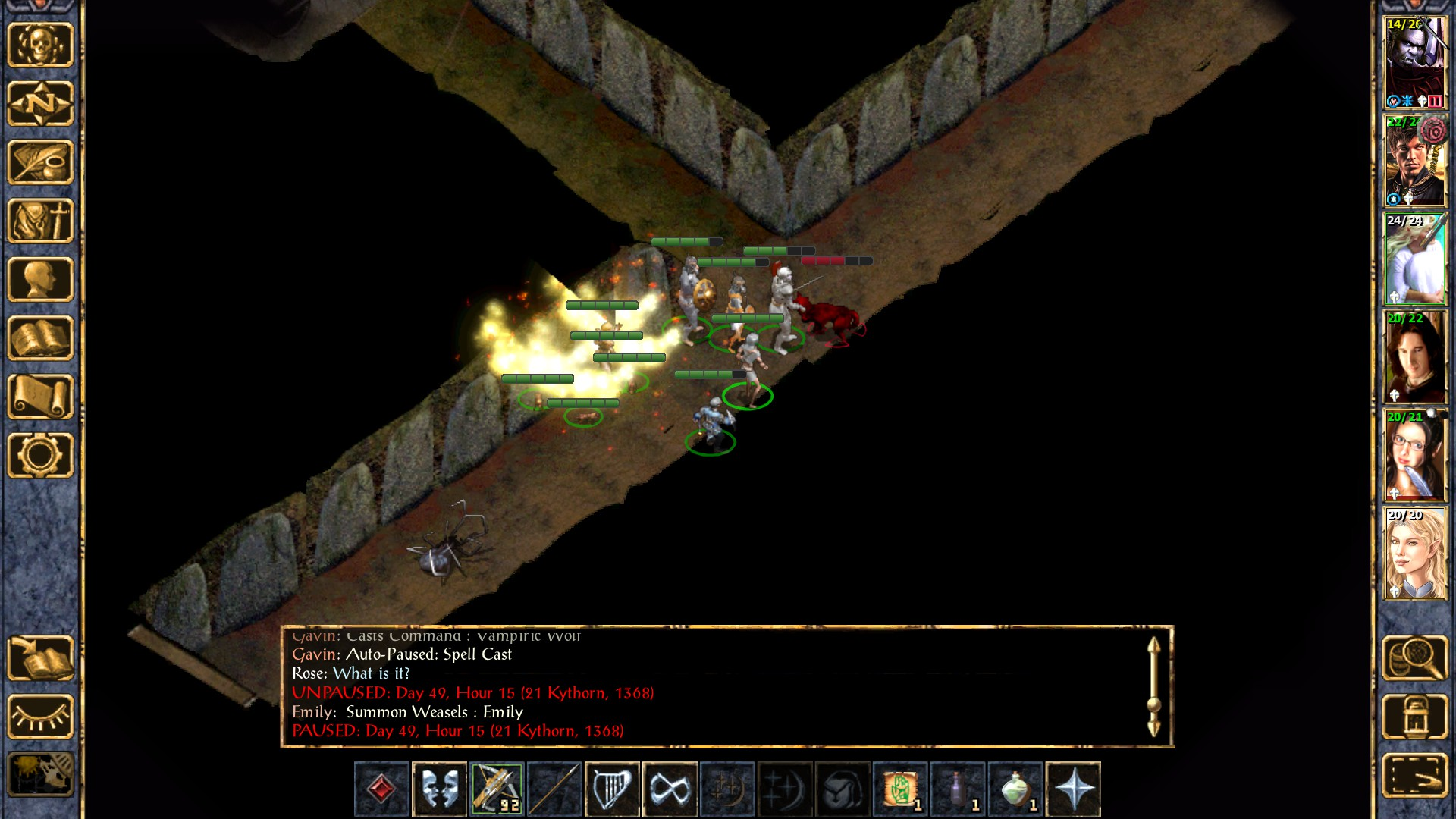Open special abilities with the star icon
1456x819 pixels.
[x=1073, y=789]
